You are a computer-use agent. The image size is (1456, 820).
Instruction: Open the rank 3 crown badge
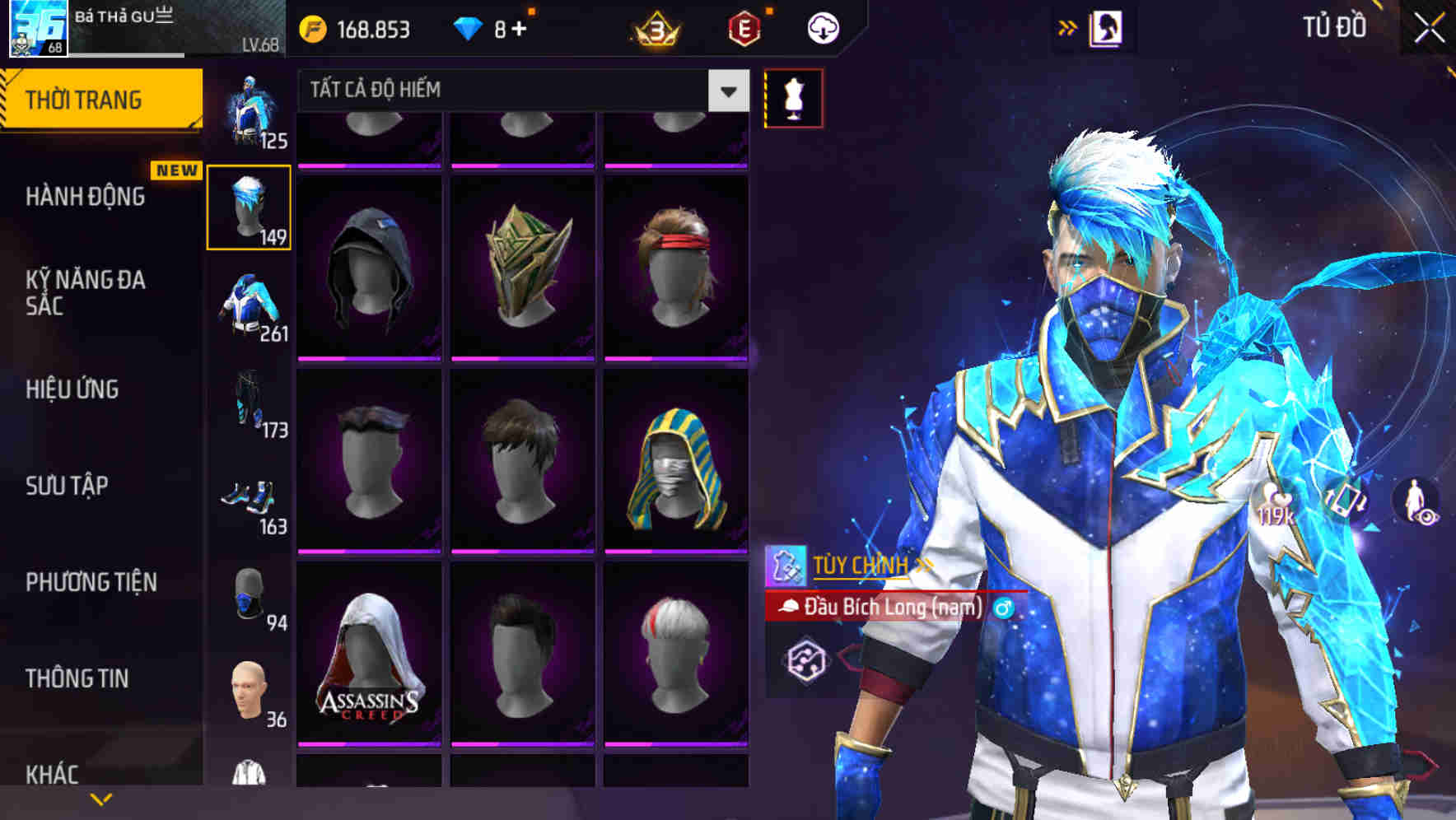point(655,28)
